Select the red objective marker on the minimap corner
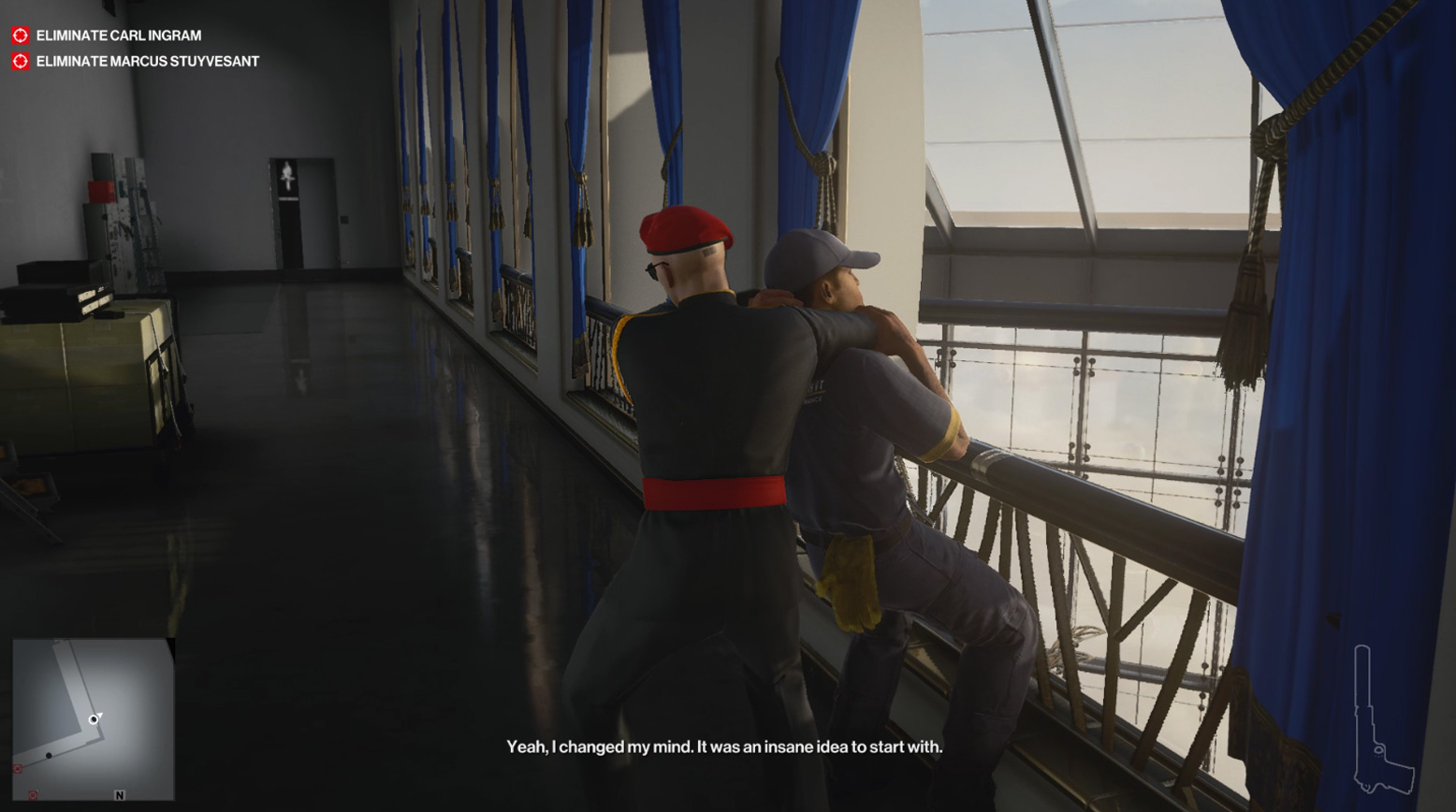This screenshot has width=1456, height=812. click(18, 769)
